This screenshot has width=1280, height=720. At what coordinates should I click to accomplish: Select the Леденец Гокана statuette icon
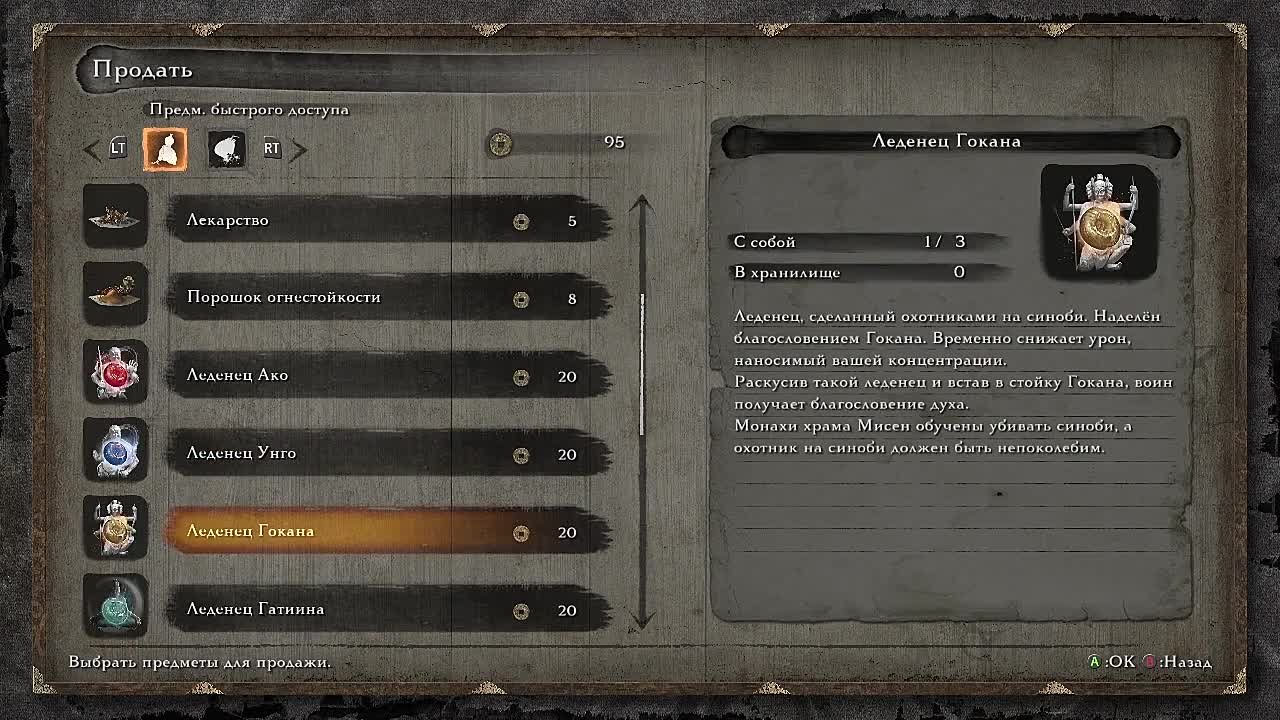(x=114, y=529)
